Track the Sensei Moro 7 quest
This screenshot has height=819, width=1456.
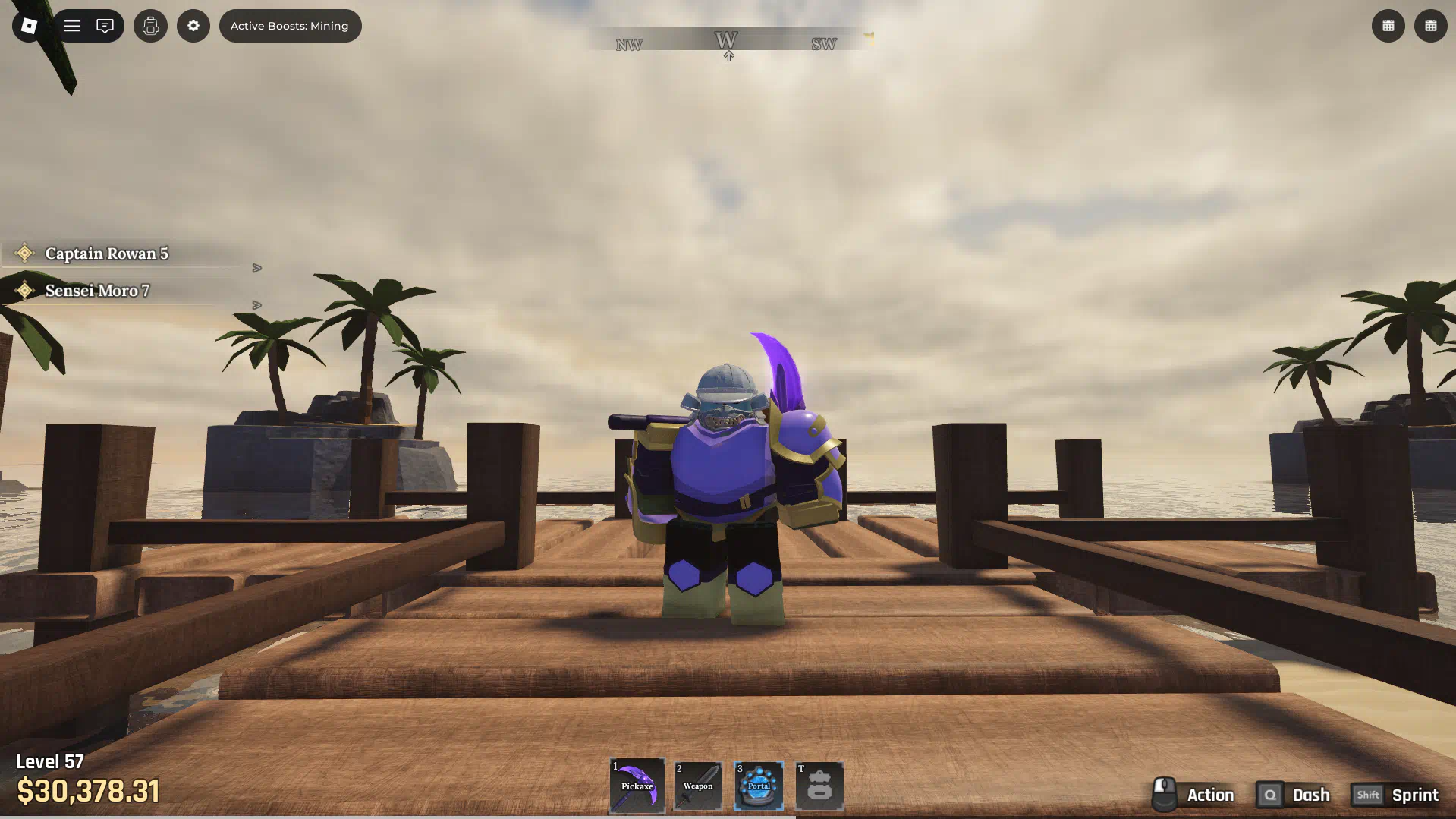pos(97,291)
